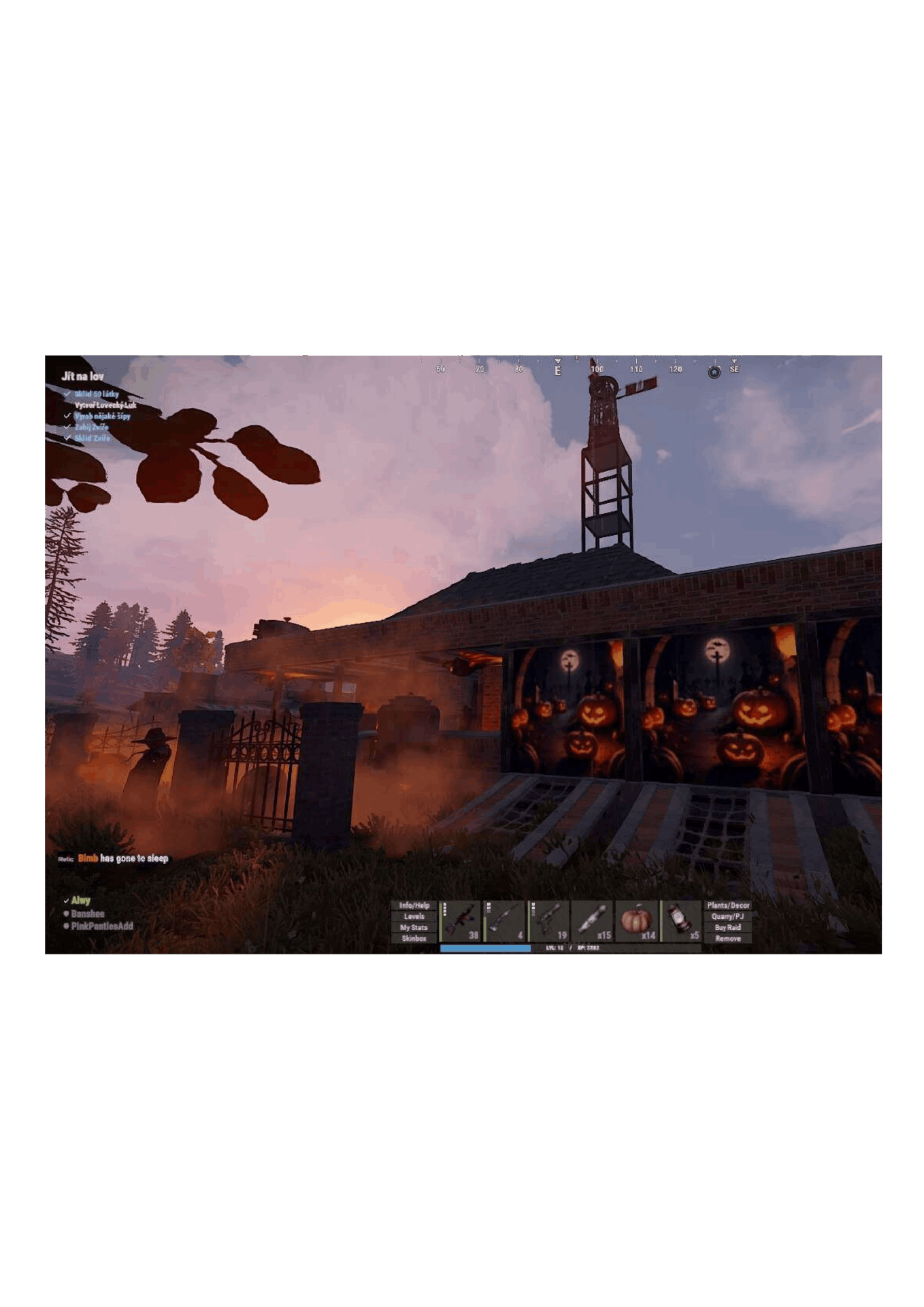This screenshot has width=924, height=1307.
Task: Click the Remove button
Action: pyautogui.click(x=727, y=938)
